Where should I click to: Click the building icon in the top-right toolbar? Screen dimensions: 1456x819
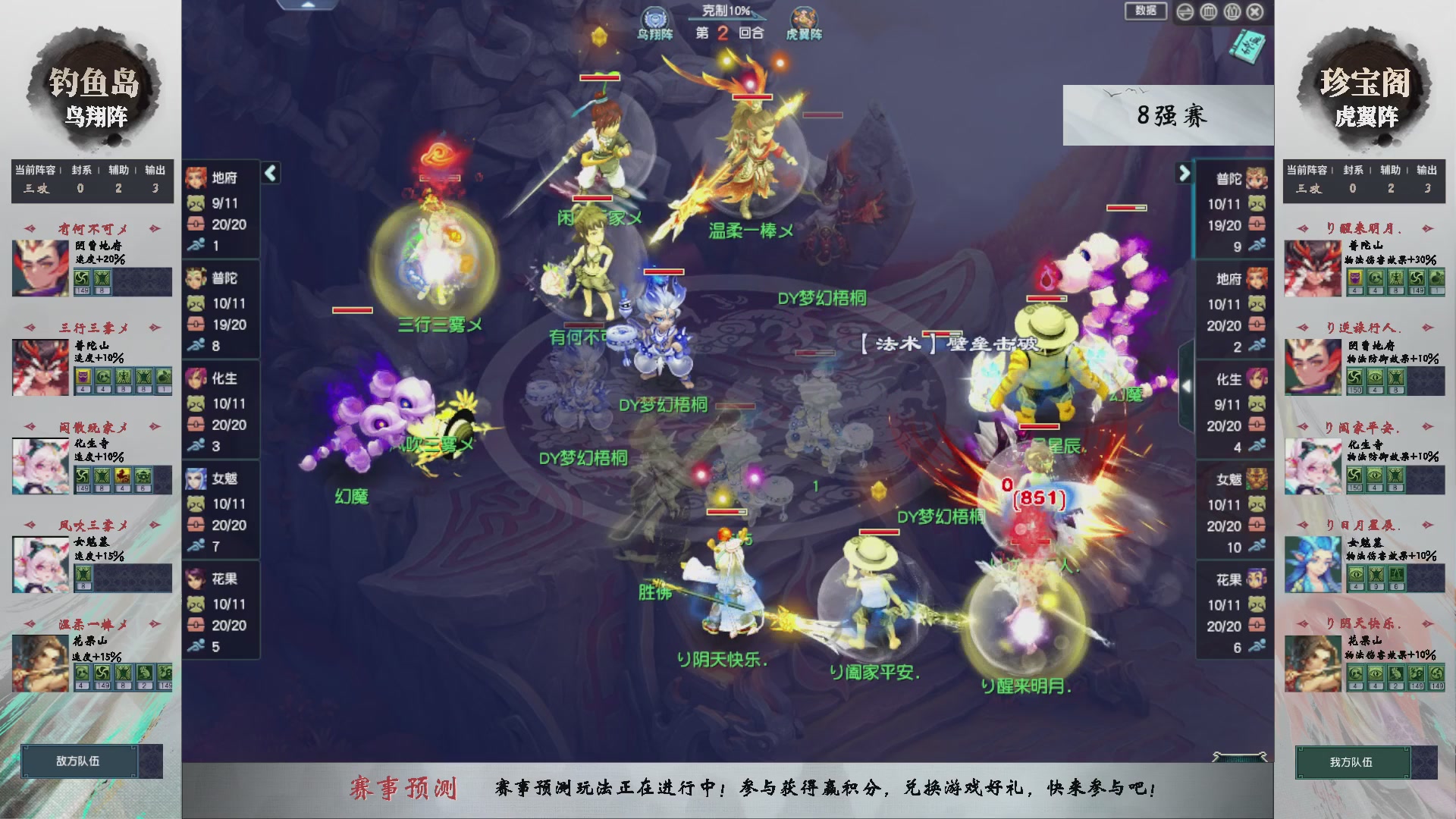pyautogui.click(x=1207, y=12)
